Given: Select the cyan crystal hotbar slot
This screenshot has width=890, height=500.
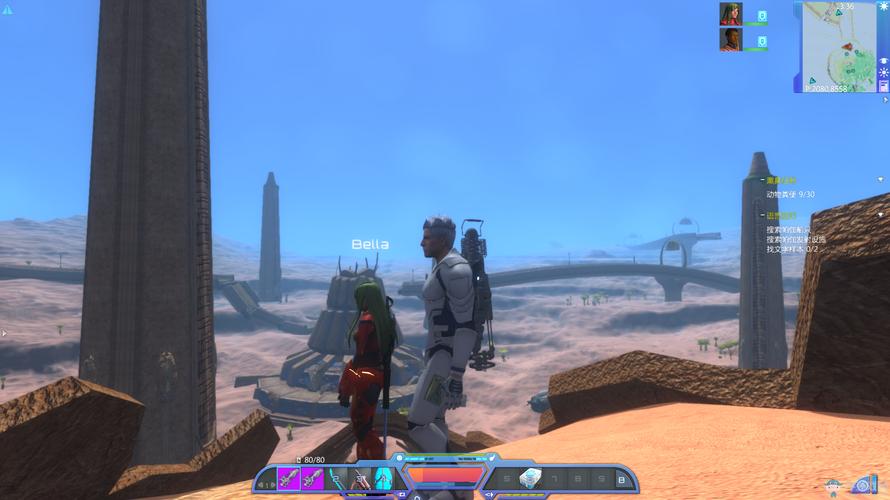Looking at the screenshot, I should click(383, 479).
